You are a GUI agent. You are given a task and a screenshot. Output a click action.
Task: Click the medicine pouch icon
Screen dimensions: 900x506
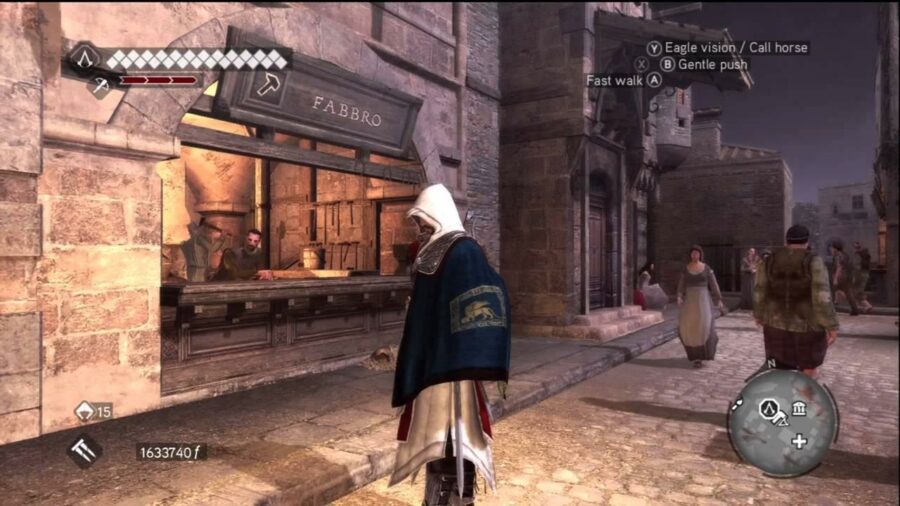click(86, 410)
